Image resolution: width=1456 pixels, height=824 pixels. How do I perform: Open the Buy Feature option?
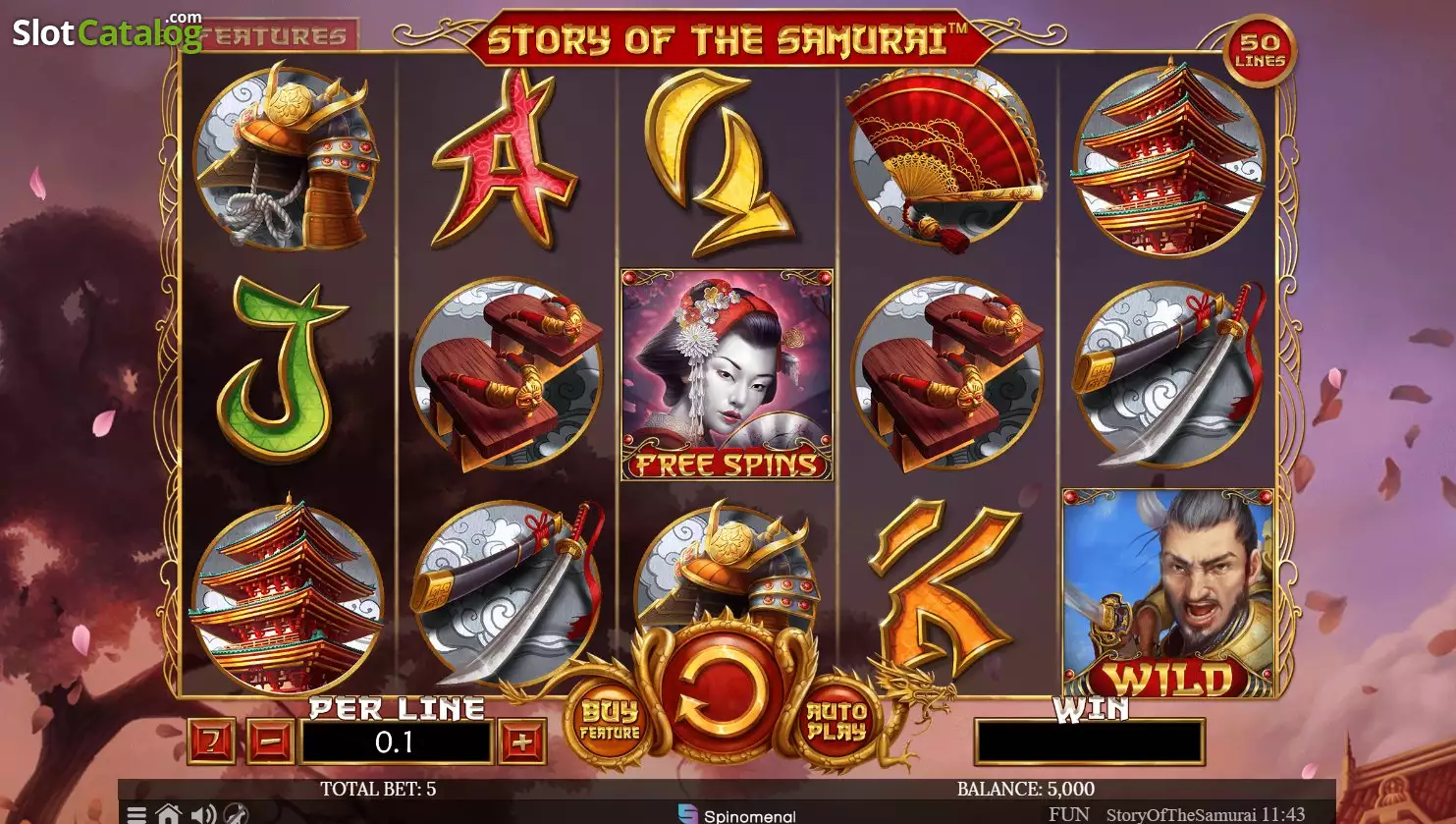point(610,722)
